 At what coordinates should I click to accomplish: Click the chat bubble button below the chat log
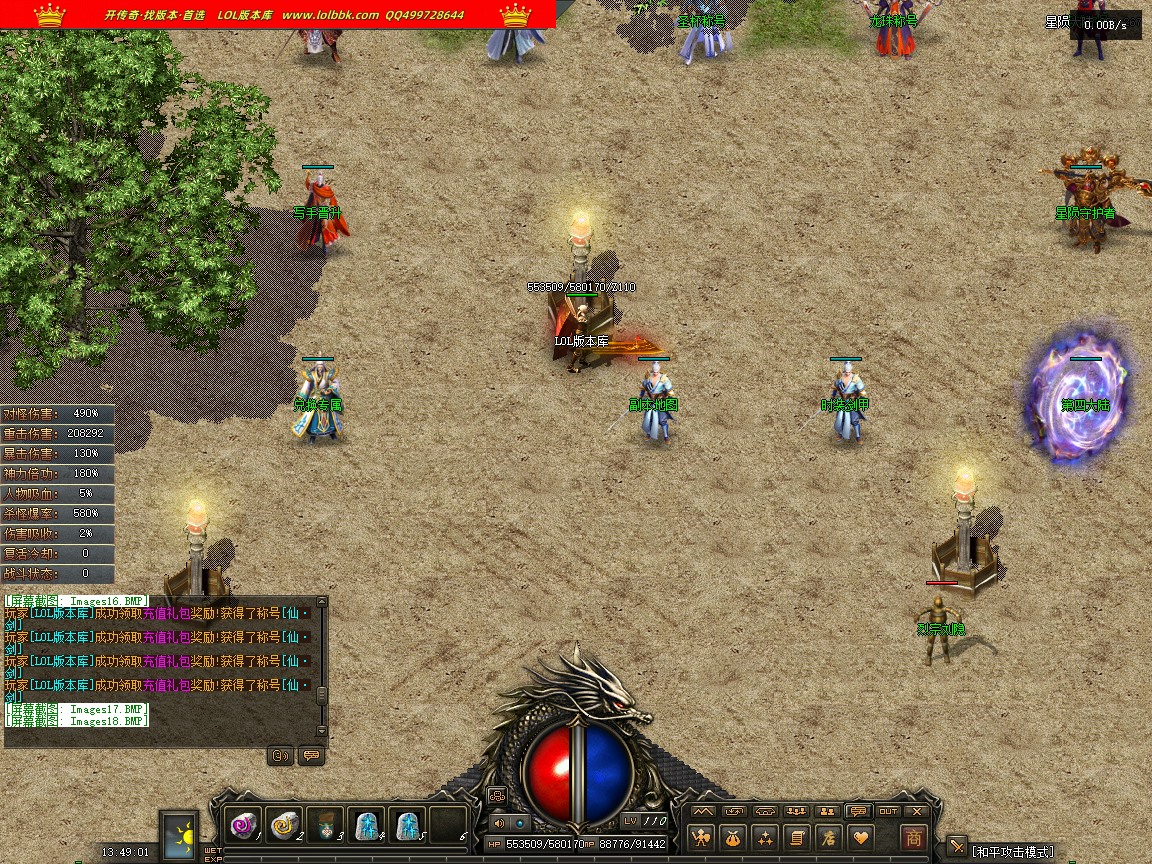311,756
